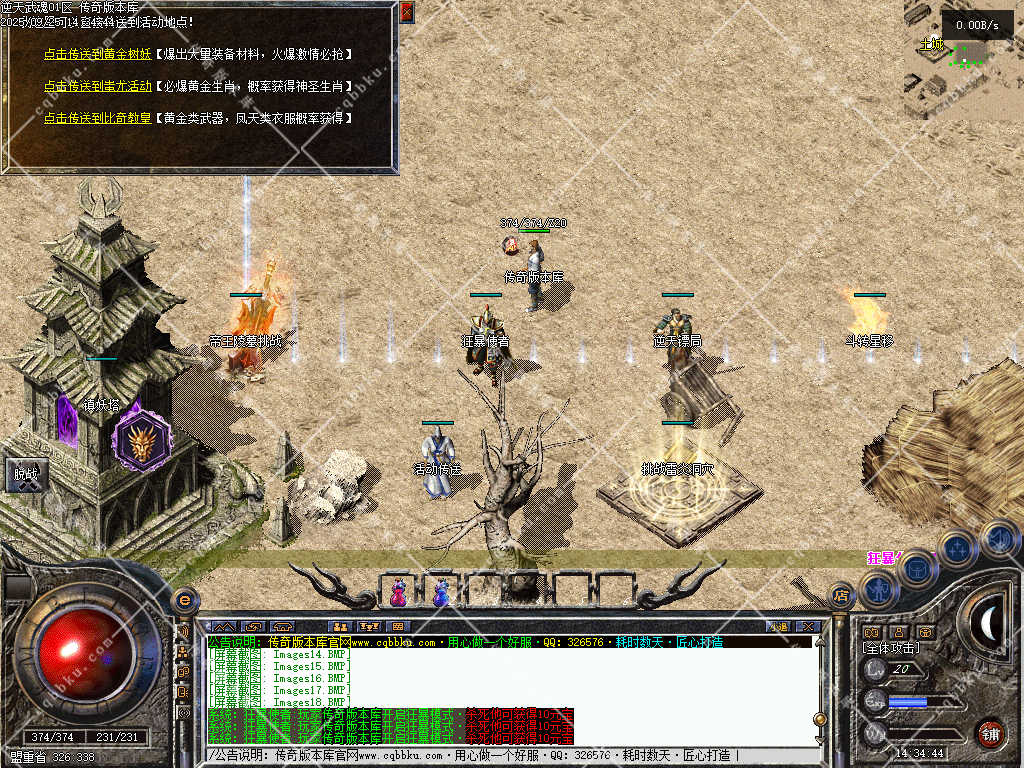Click the orange 'e' round button
Viewport: 1024px width, 768px height.
click(184, 601)
